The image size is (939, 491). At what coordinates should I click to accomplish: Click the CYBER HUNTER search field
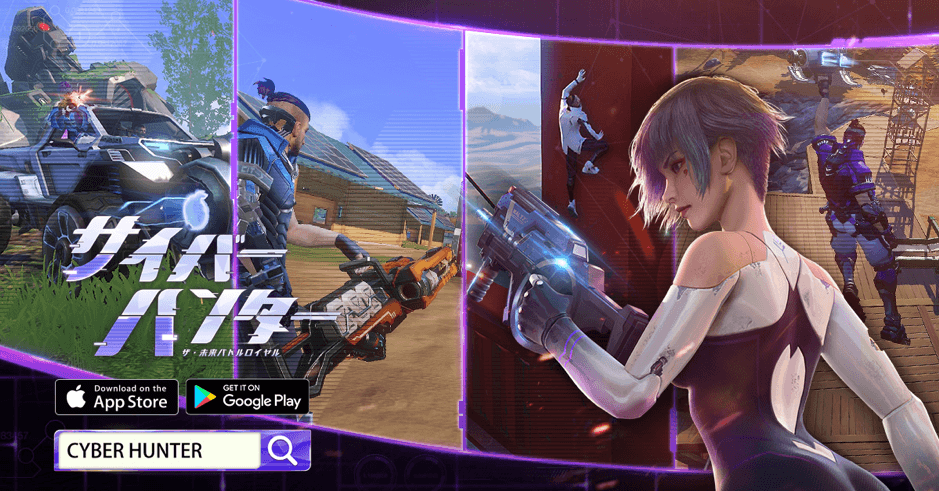click(x=158, y=451)
